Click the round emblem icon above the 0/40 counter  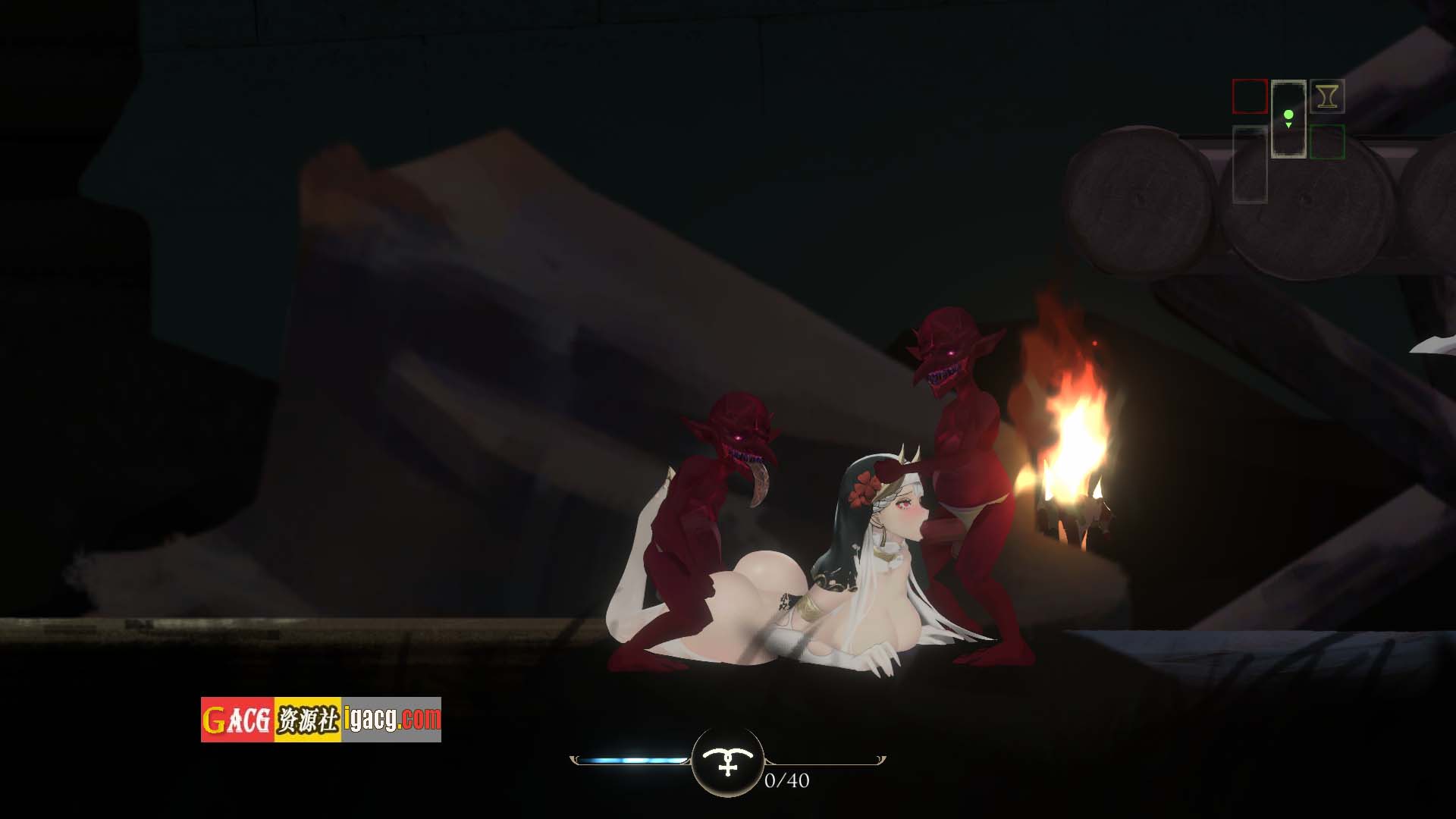click(728, 761)
